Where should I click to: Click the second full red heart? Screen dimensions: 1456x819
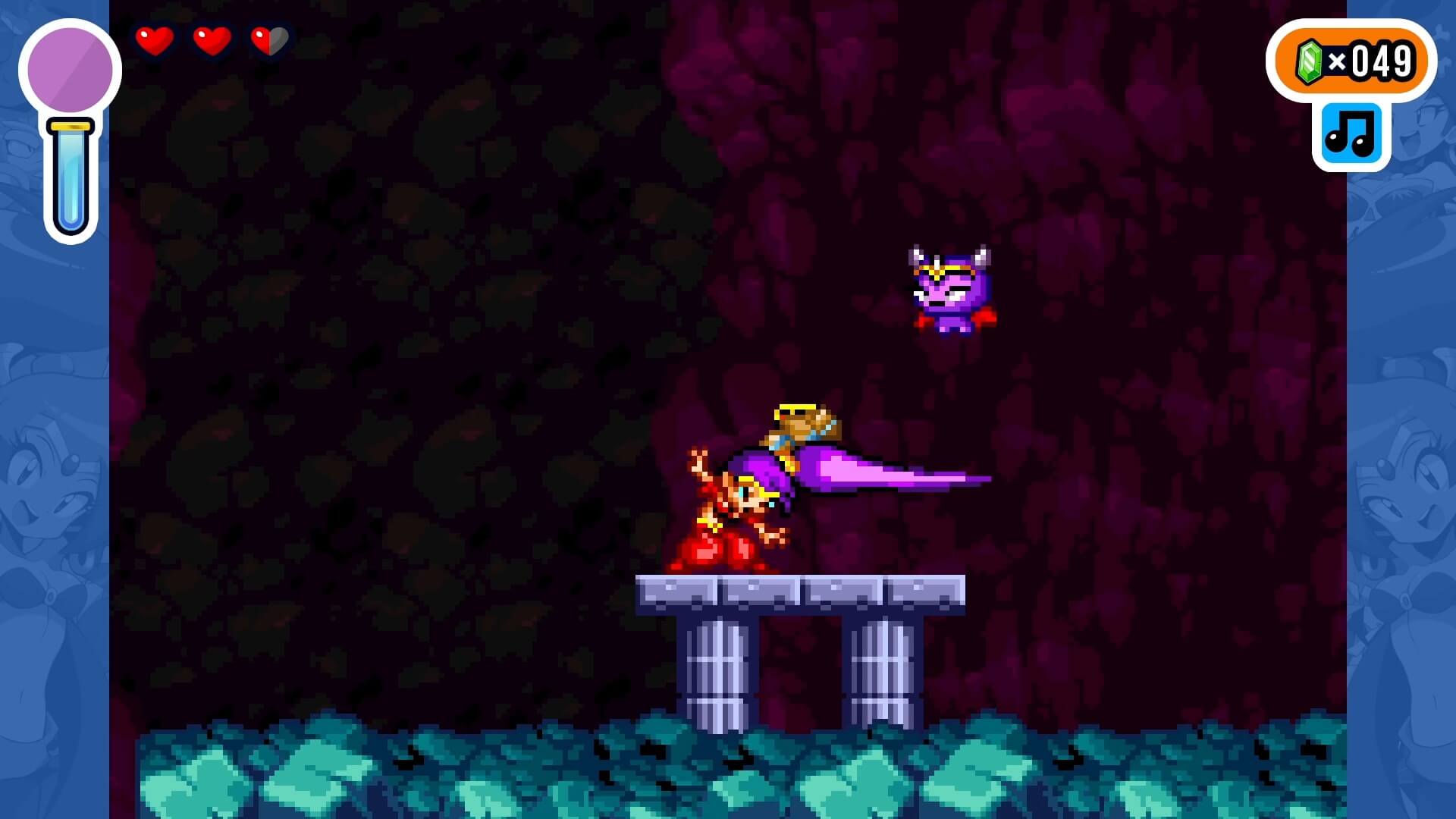pyautogui.click(x=211, y=42)
